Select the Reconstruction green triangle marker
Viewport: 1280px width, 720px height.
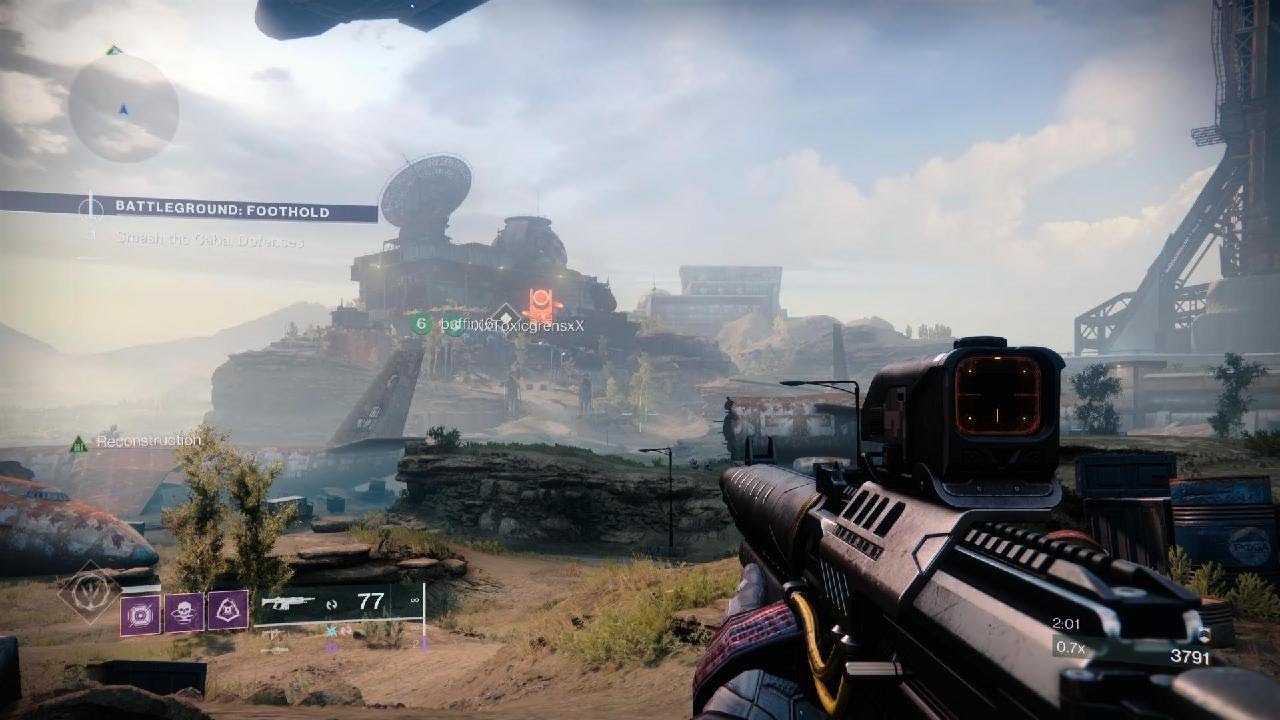click(78, 442)
